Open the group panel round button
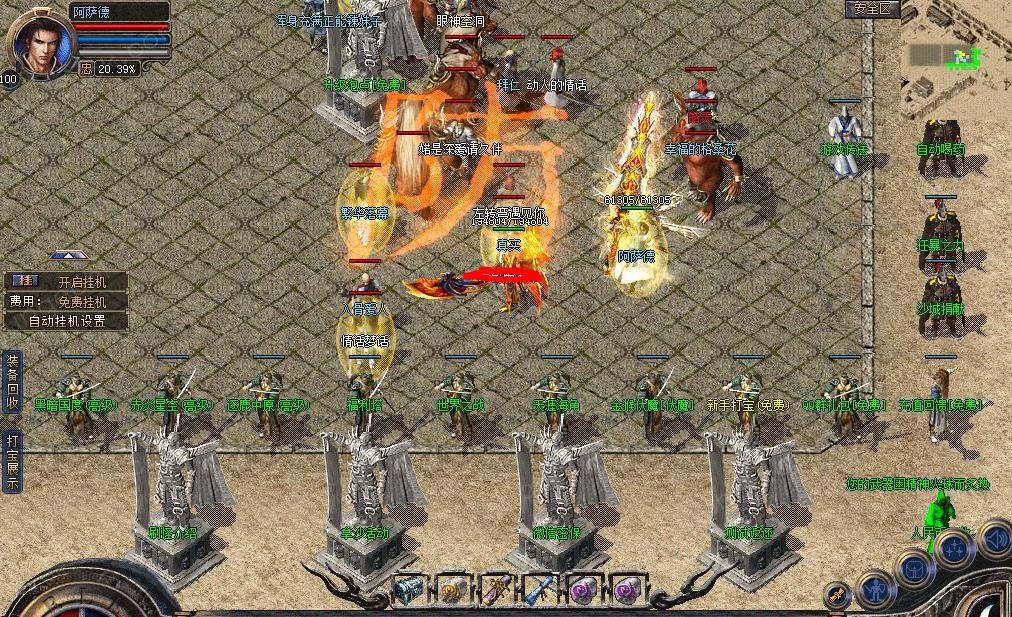The height and width of the screenshot is (617, 1012). click(x=955, y=549)
